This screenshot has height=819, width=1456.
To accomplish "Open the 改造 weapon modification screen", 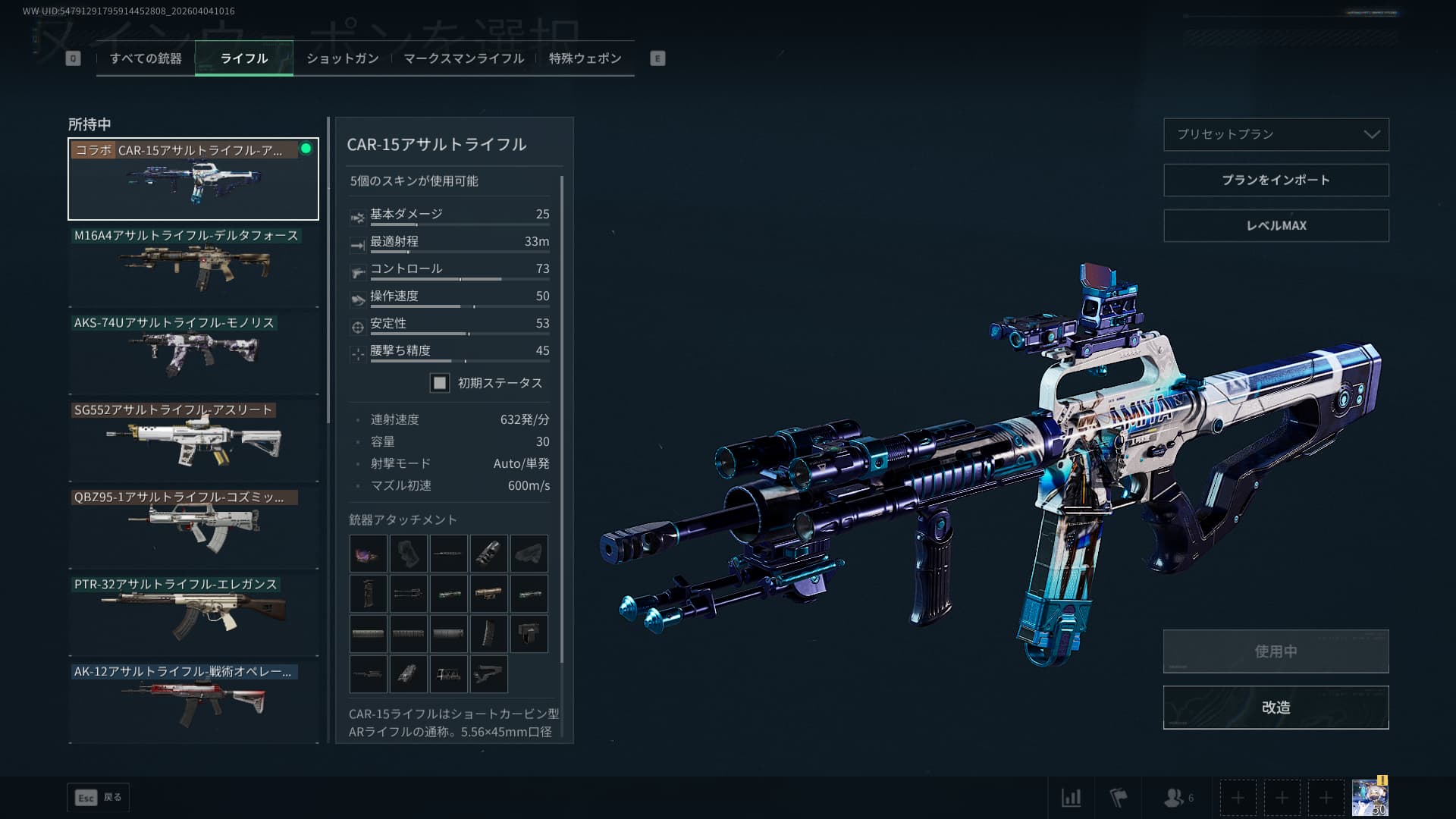I will click(x=1276, y=707).
